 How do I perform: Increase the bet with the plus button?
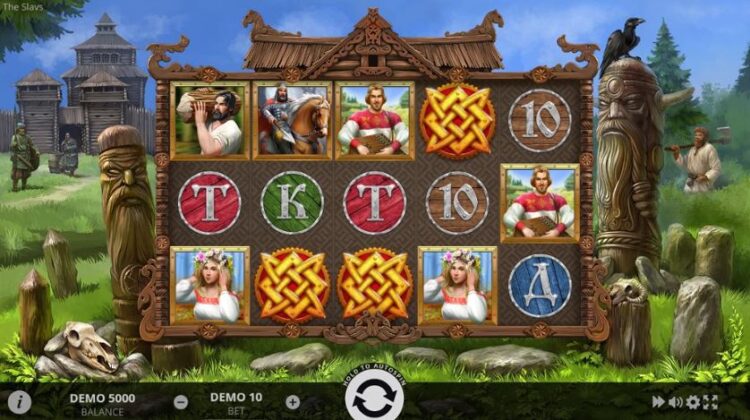[x=292, y=402]
